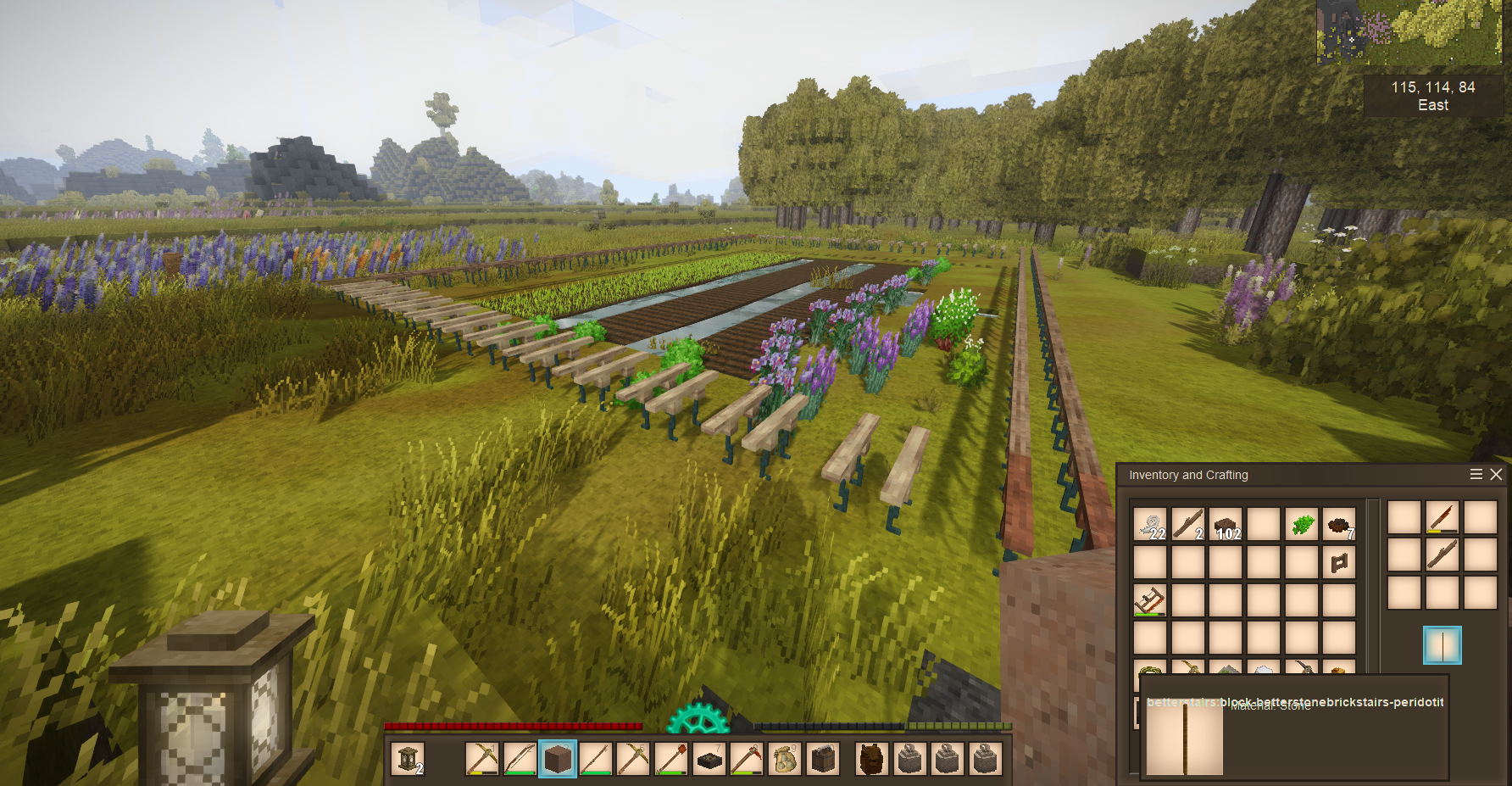
Task: Select the seed sack in the hotbar
Action: click(x=785, y=759)
